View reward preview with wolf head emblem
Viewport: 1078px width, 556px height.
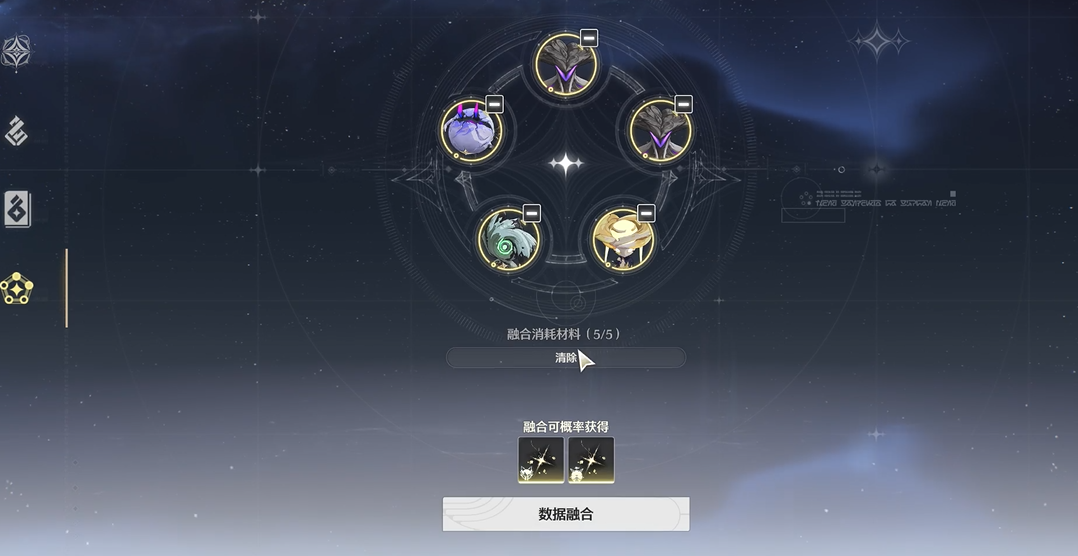click(x=541, y=460)
